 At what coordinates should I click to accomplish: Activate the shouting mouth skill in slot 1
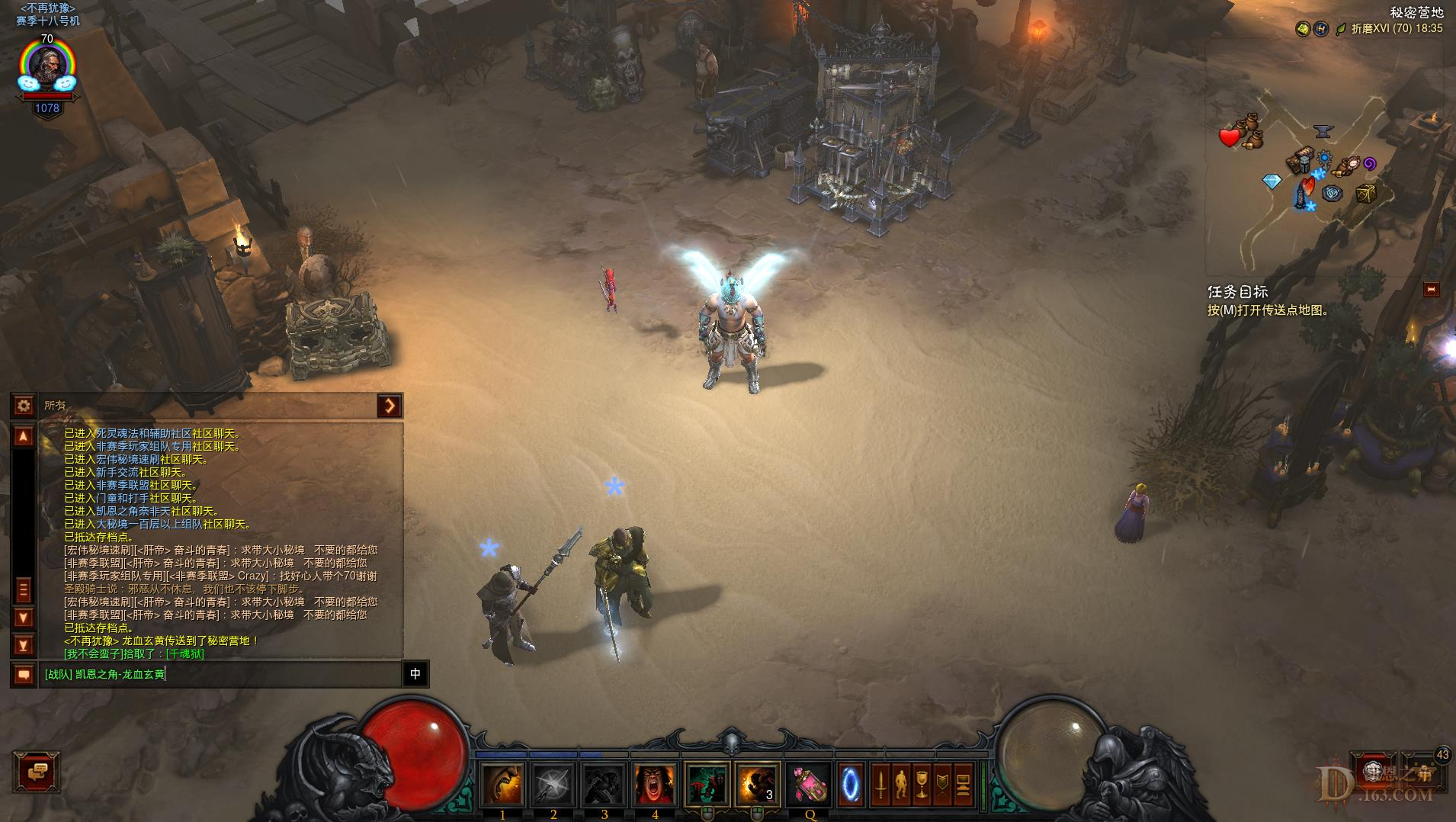pos(502,784)
